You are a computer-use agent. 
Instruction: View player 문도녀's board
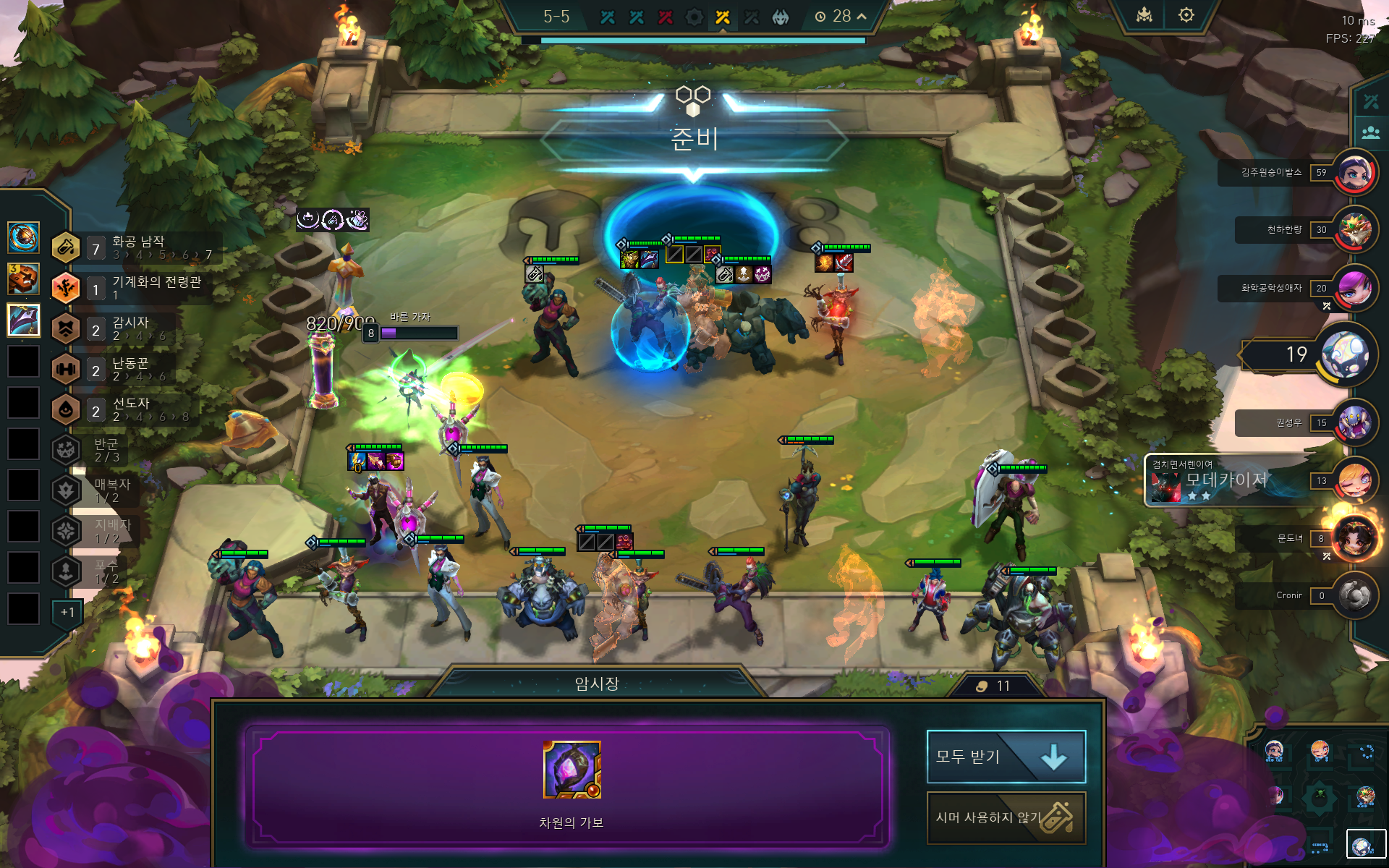click(1355, 538)
